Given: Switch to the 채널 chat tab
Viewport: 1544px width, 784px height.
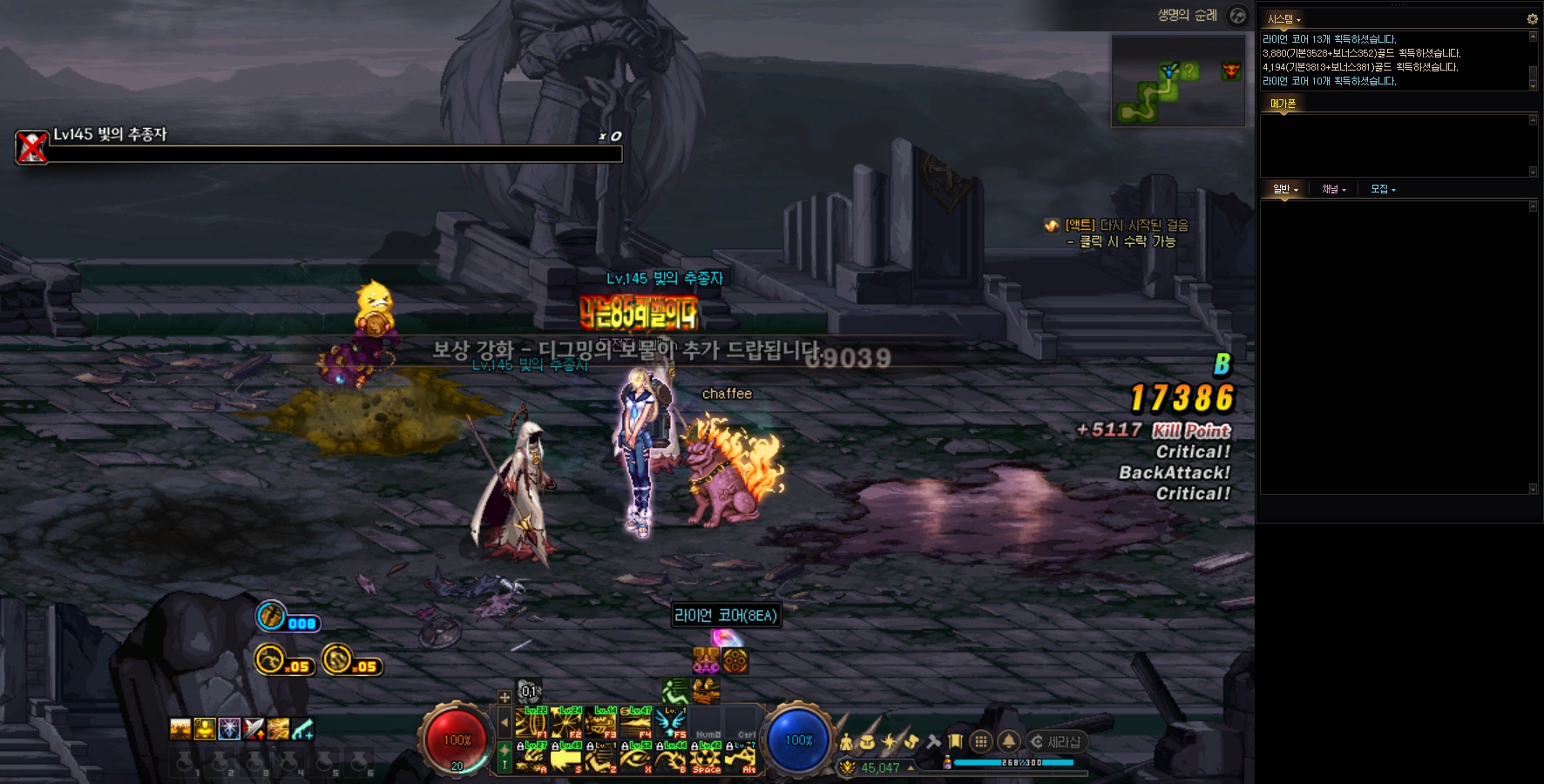Looking at the screenshot, I should tap(1333, 189).
